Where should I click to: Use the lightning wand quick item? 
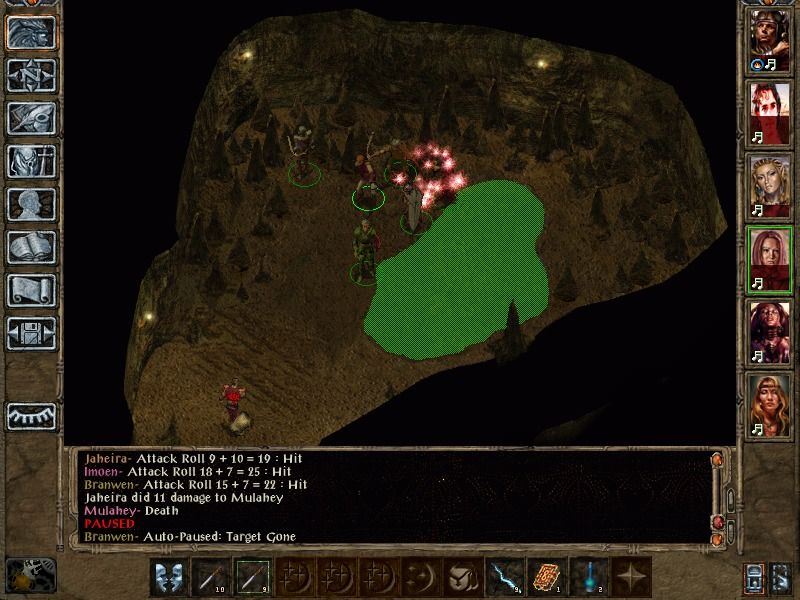(501, 576)
